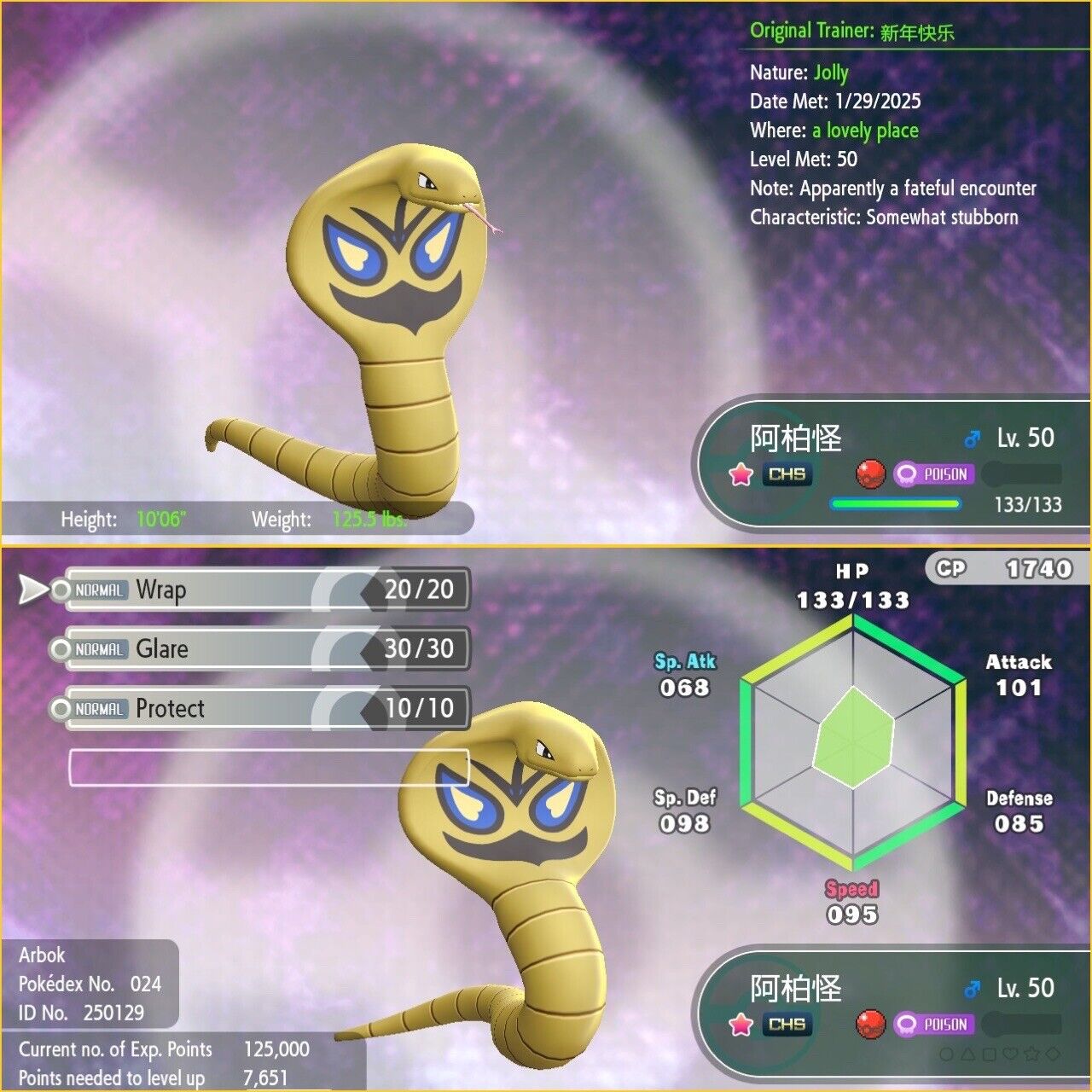Select the Normal type icon beside Wrap

(100, 590)
